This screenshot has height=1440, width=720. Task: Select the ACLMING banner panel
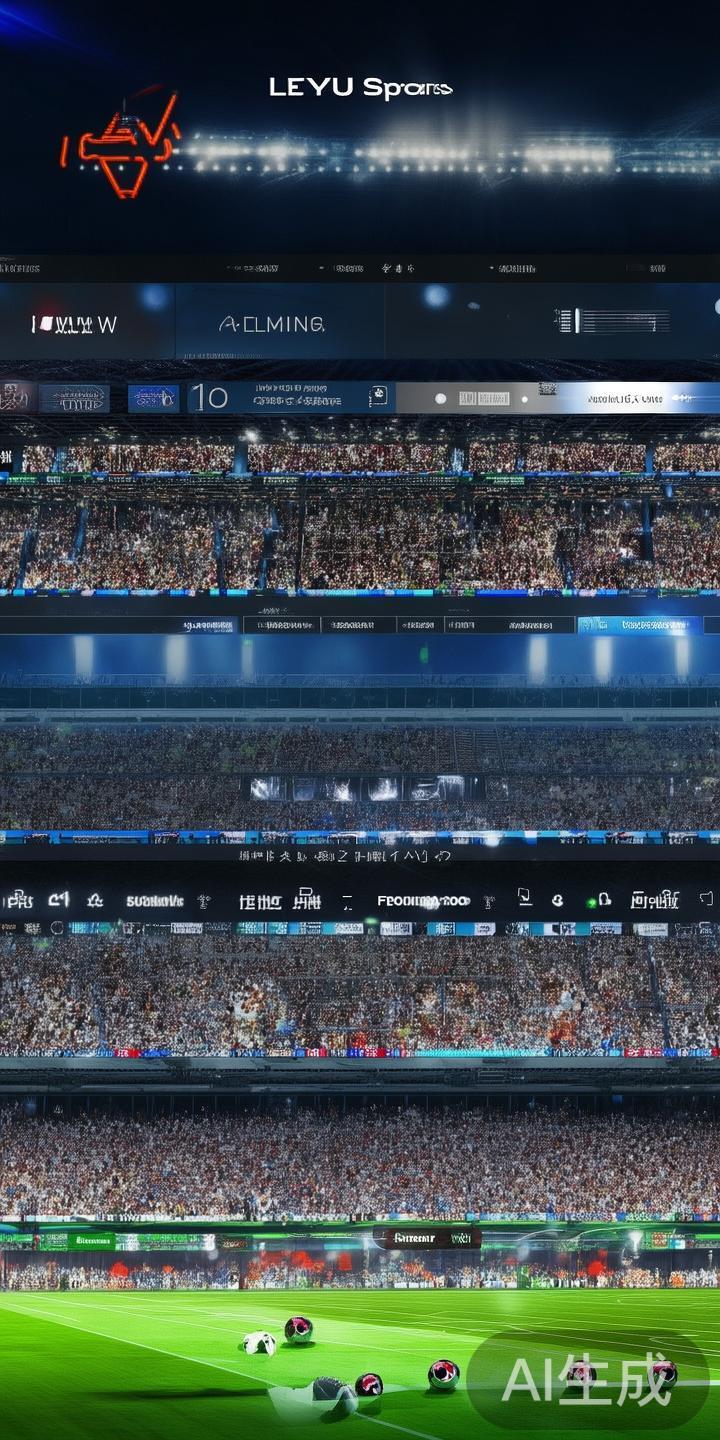[x=272, y=324]
